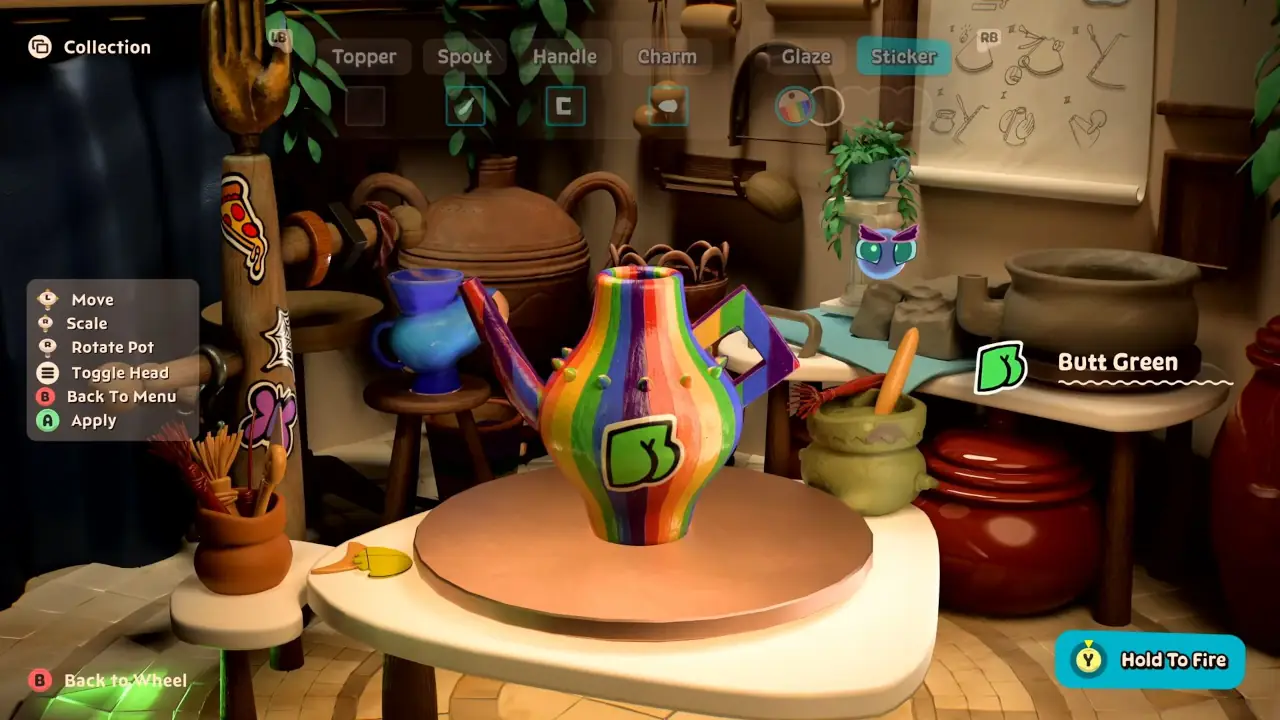The height and width of the screenshot is (720, 1280).
Task: Select the rainbow glaze color swatch
Action: [x=794, y=106]
